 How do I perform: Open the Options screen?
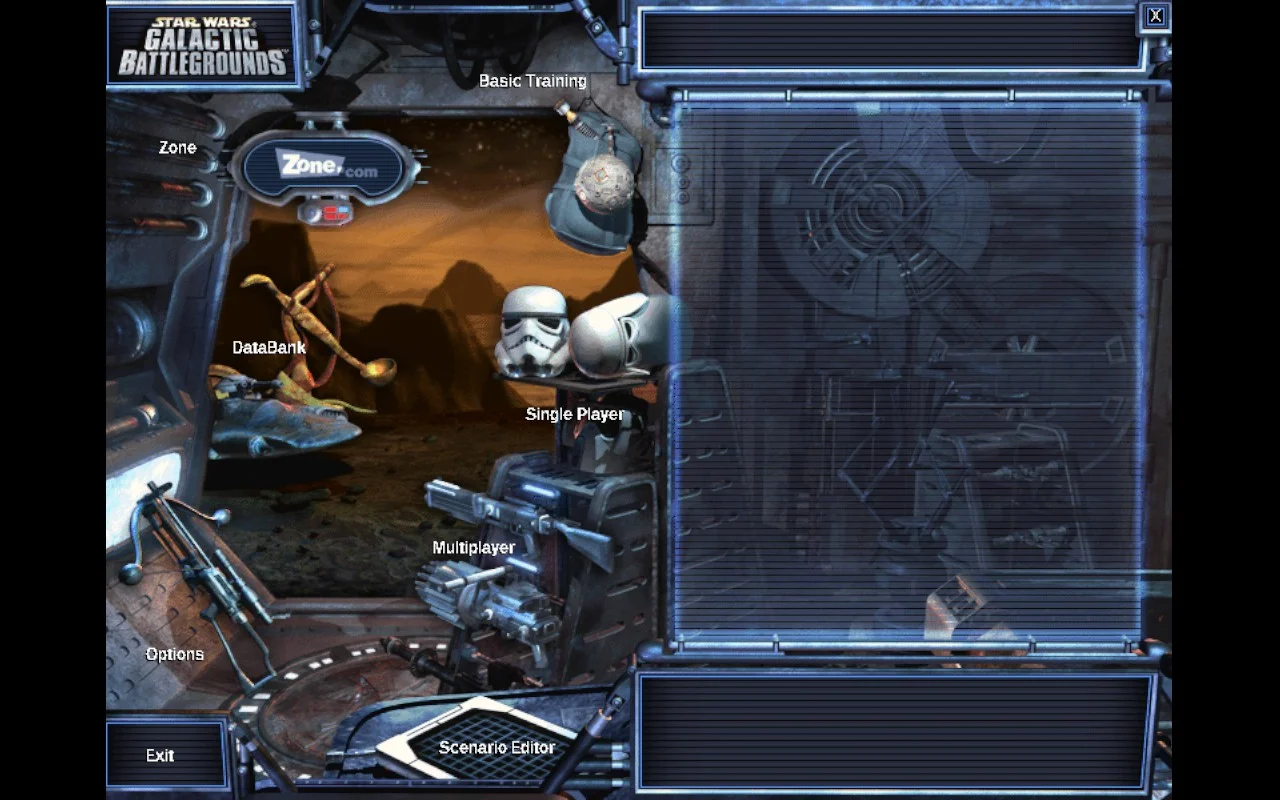coord(174,653)
